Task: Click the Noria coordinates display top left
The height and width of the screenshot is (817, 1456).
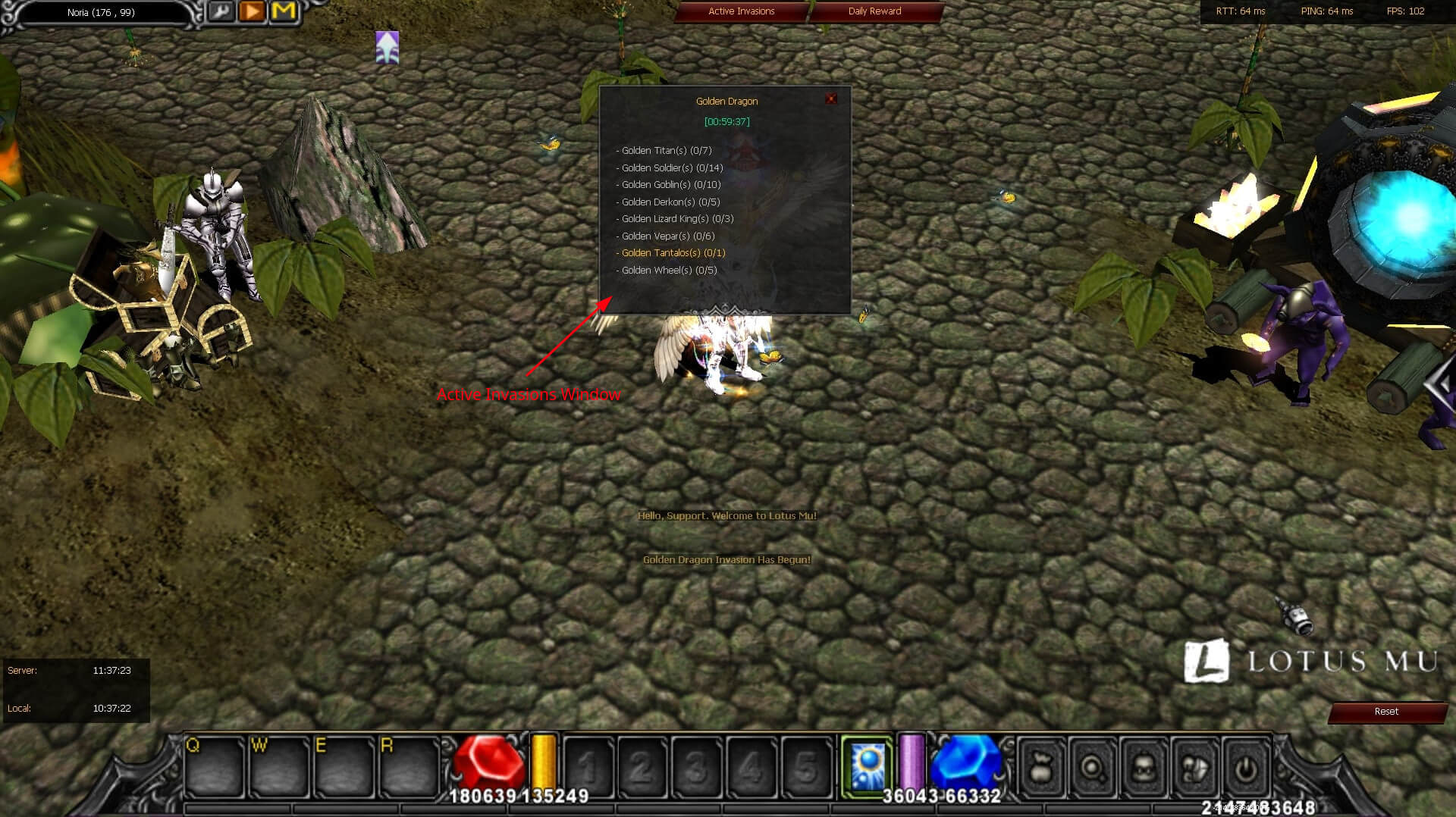Action: coord(99,12)
